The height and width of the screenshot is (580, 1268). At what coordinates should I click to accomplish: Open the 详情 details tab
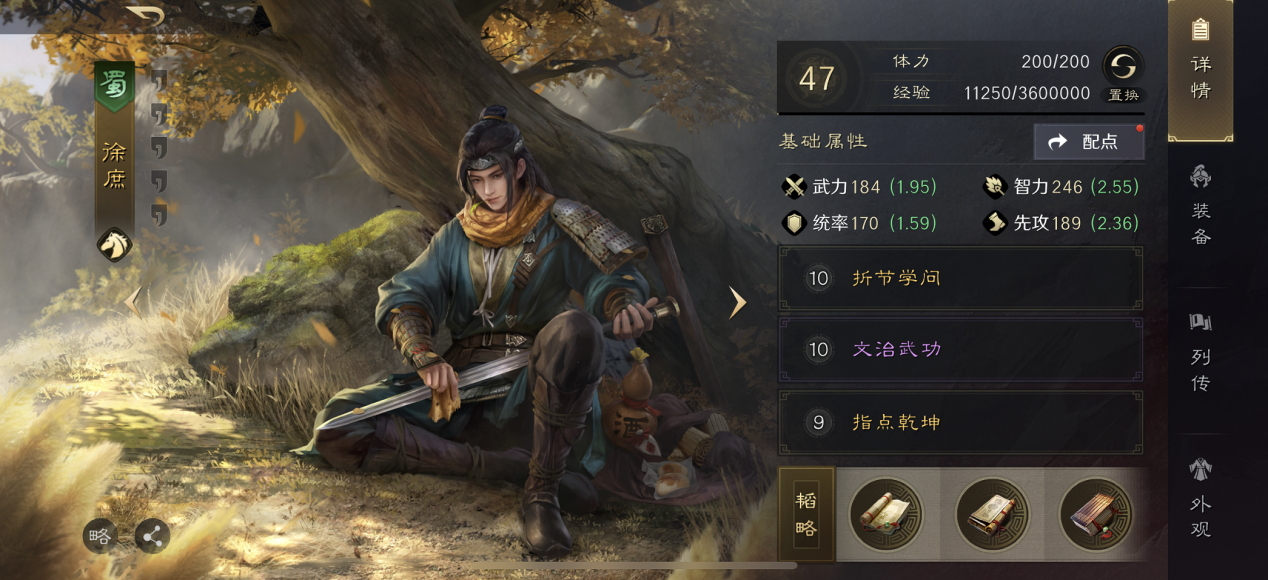tap(1200, 70)
